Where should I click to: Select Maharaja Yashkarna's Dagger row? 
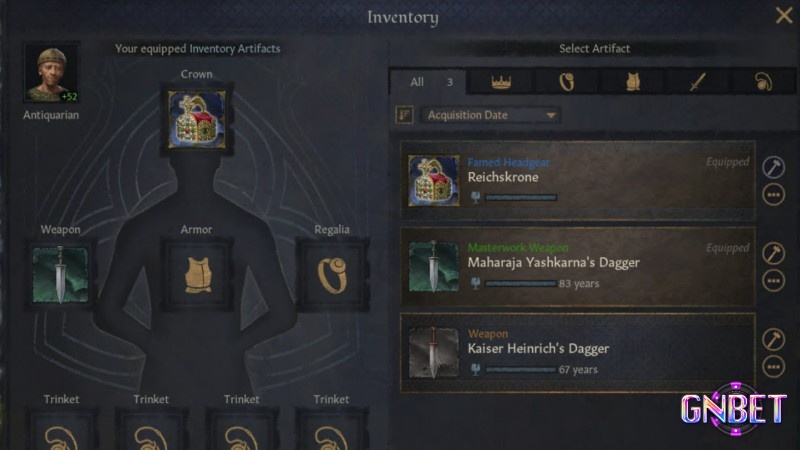[x=580, y=266]
